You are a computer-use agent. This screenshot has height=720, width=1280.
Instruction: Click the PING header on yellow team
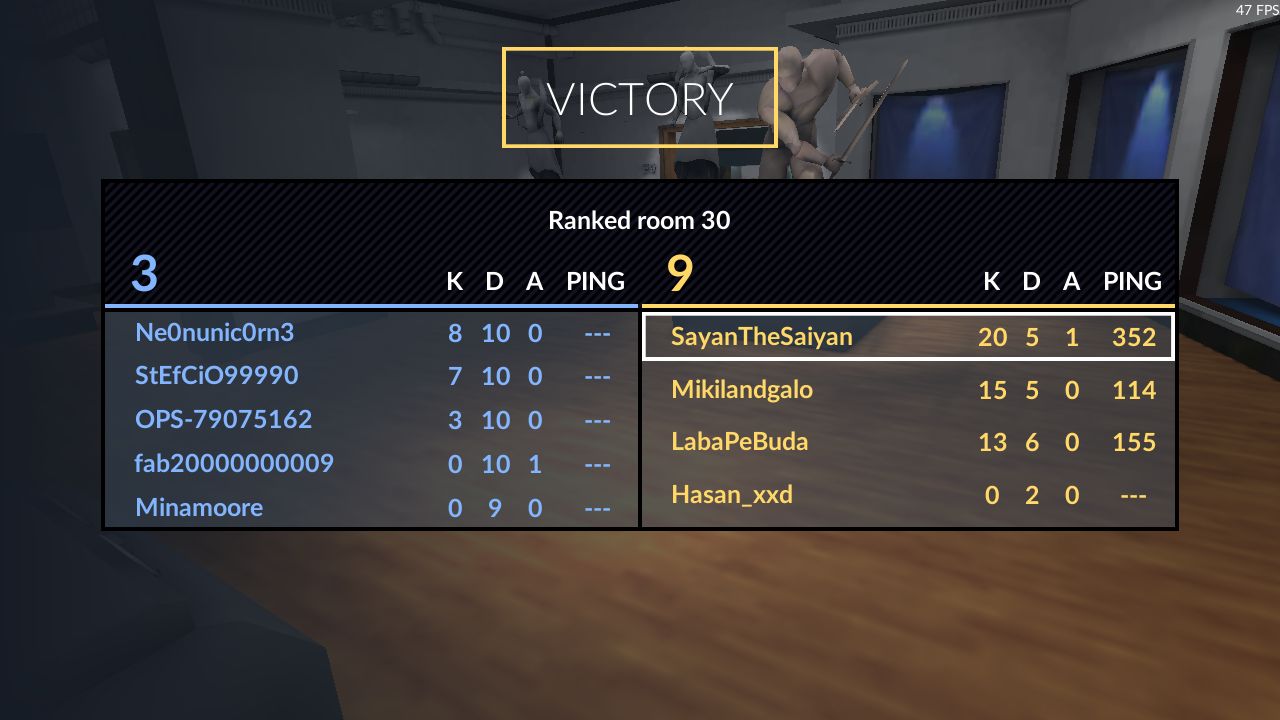click(x=1132, y=282)
